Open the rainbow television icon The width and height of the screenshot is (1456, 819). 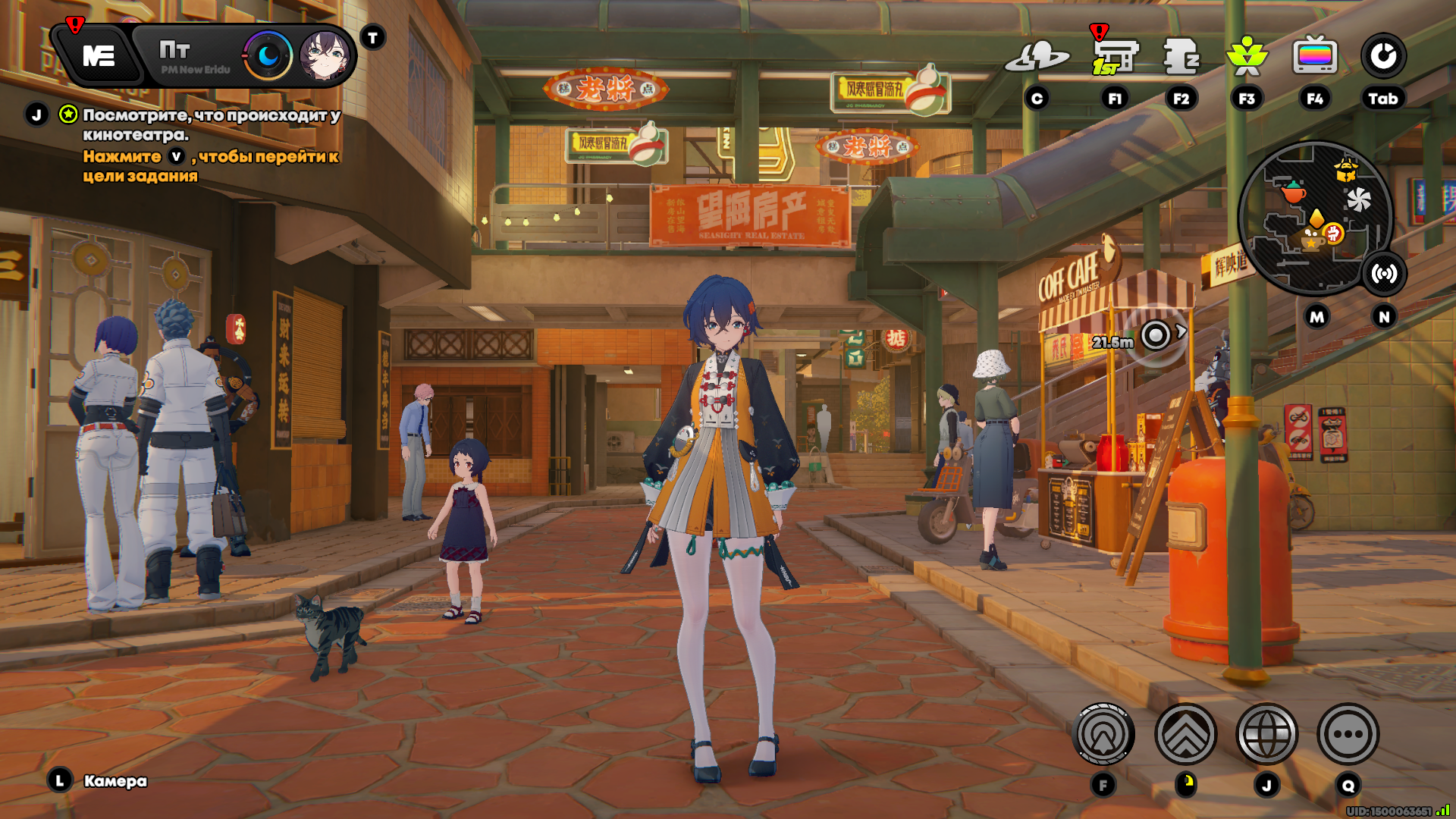pos(1315,56)
